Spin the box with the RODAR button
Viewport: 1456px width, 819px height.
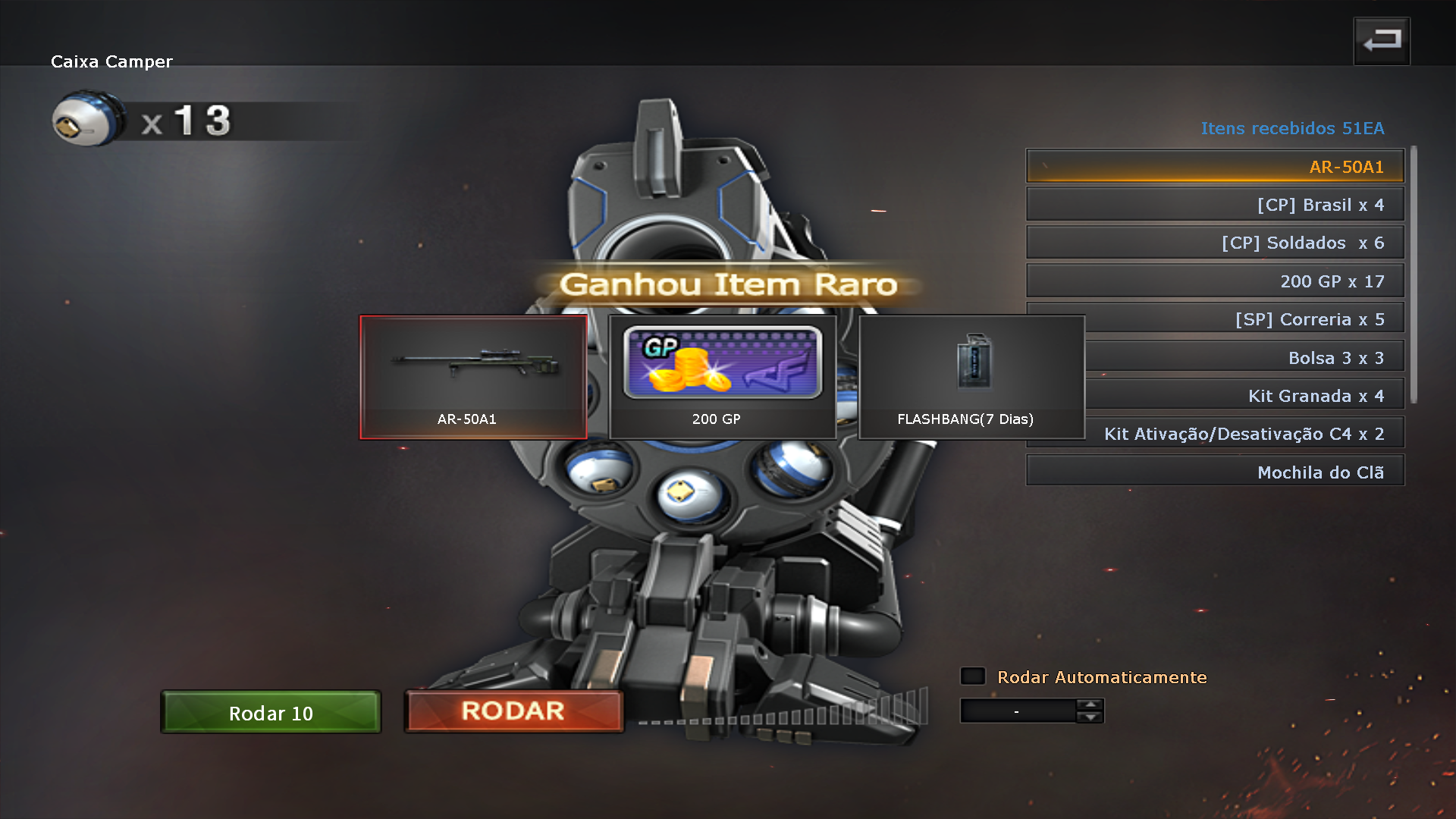click(513, 711)
